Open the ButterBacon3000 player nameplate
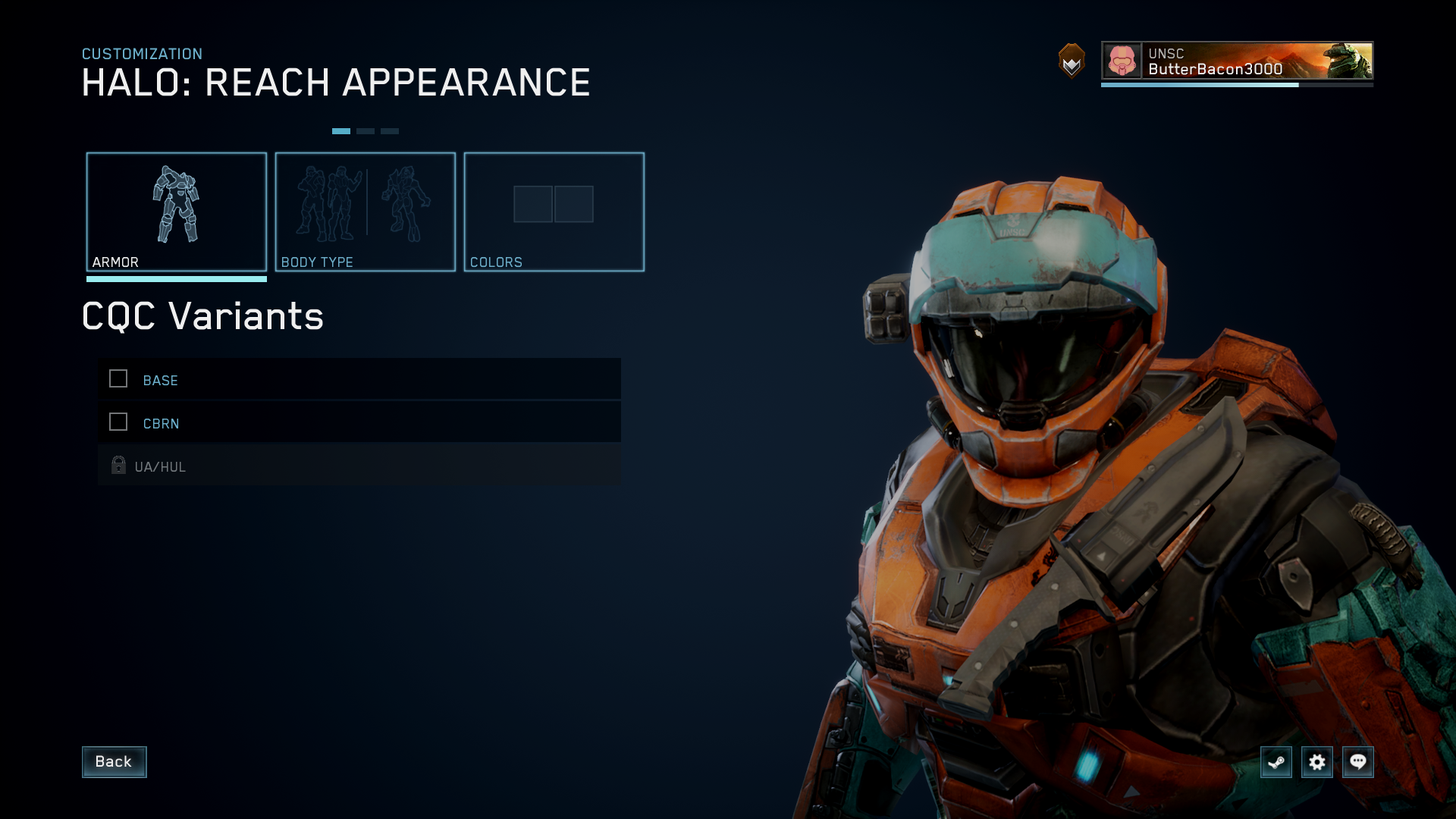Viewport: 1456px width, 819px height. [1237, 61]
